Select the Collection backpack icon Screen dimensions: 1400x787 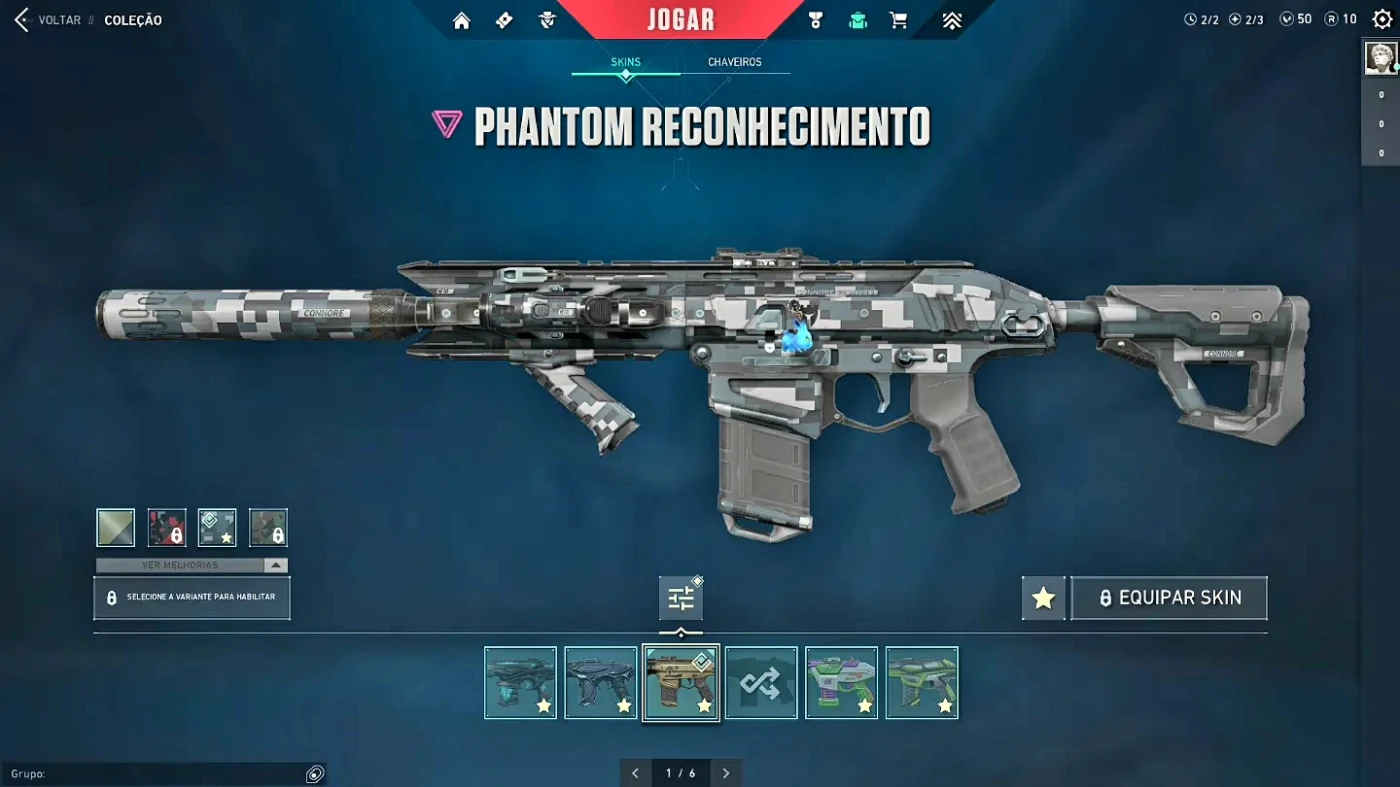[858, 19]
